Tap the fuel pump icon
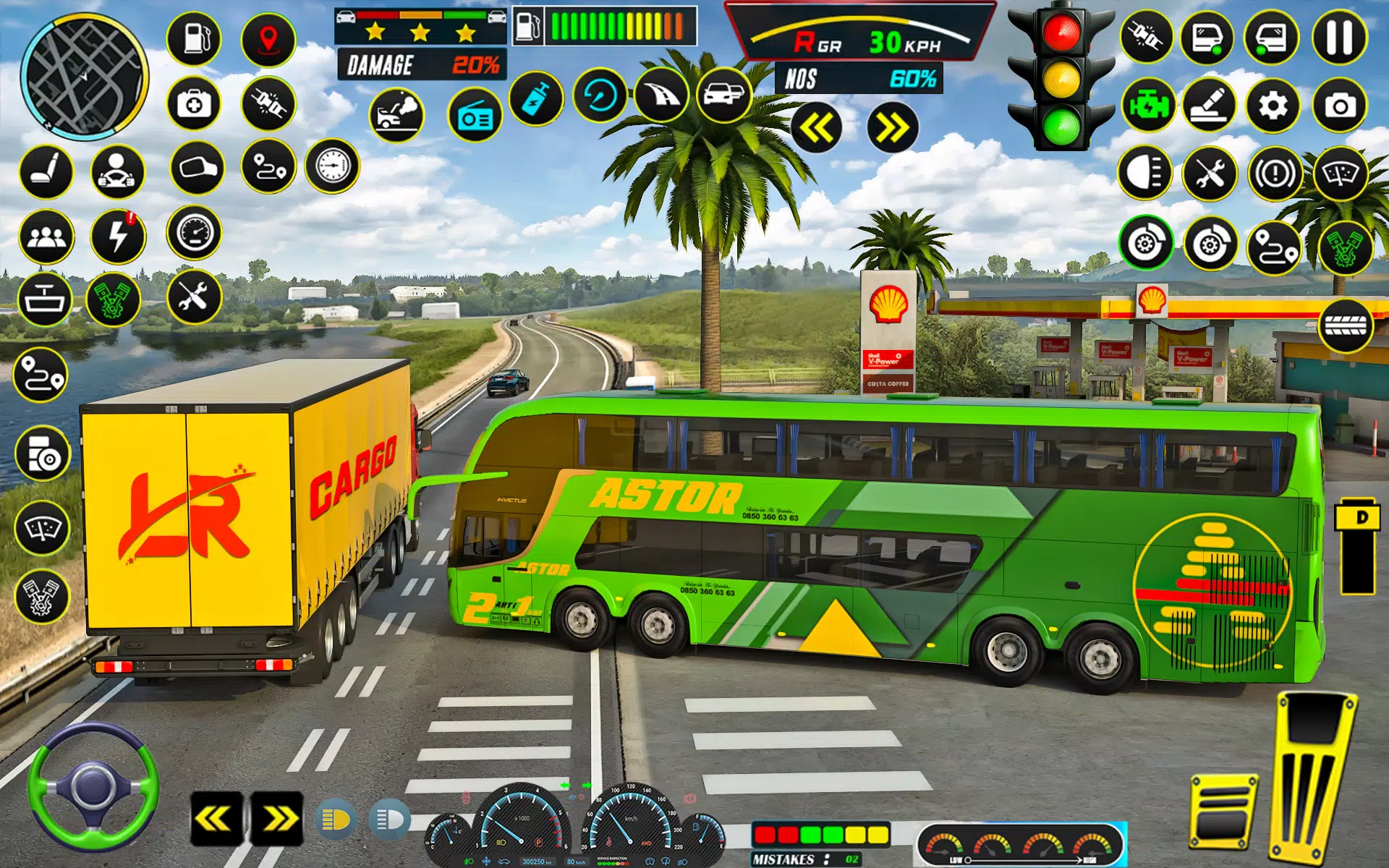This screenshot has width=1389, height=868. pos(194,39)
